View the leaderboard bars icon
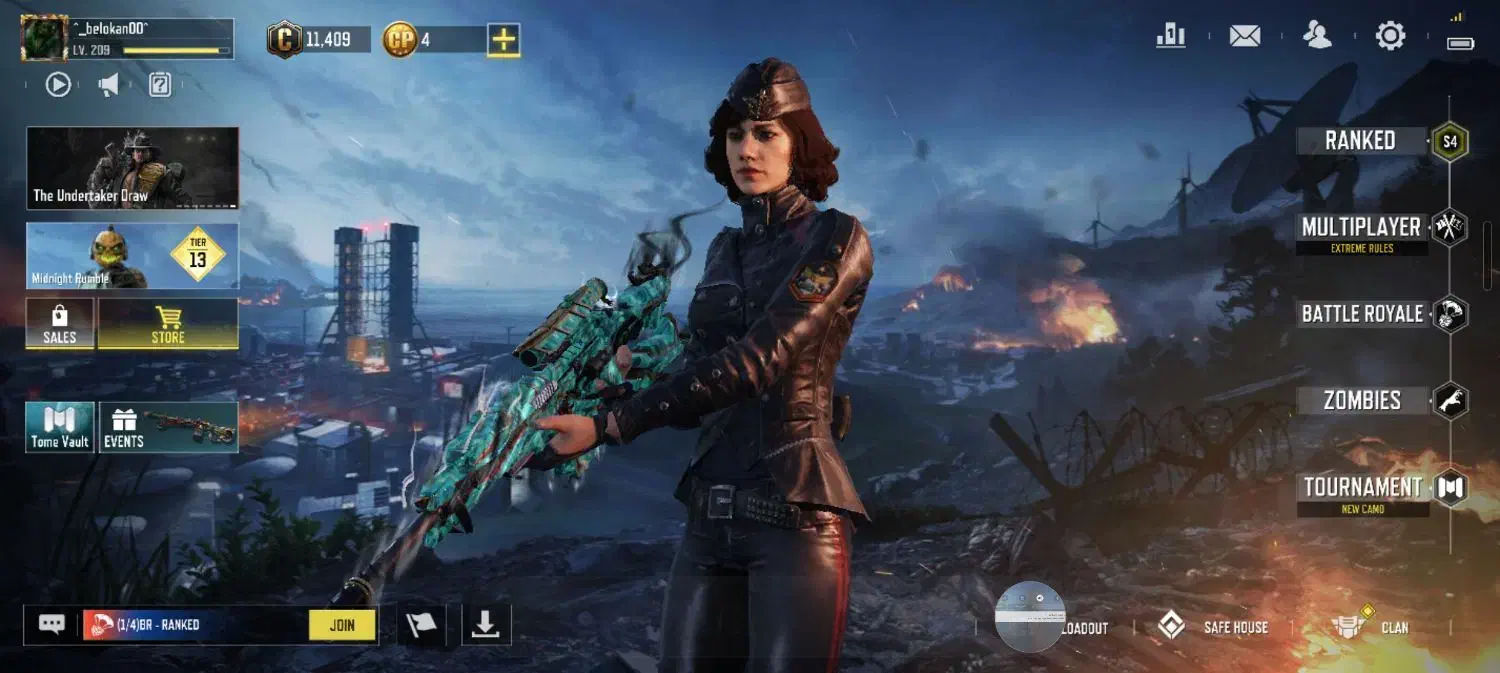The height and width of the screenshot is (673, 1500). pyautogui.click(x=1170, y=37)
